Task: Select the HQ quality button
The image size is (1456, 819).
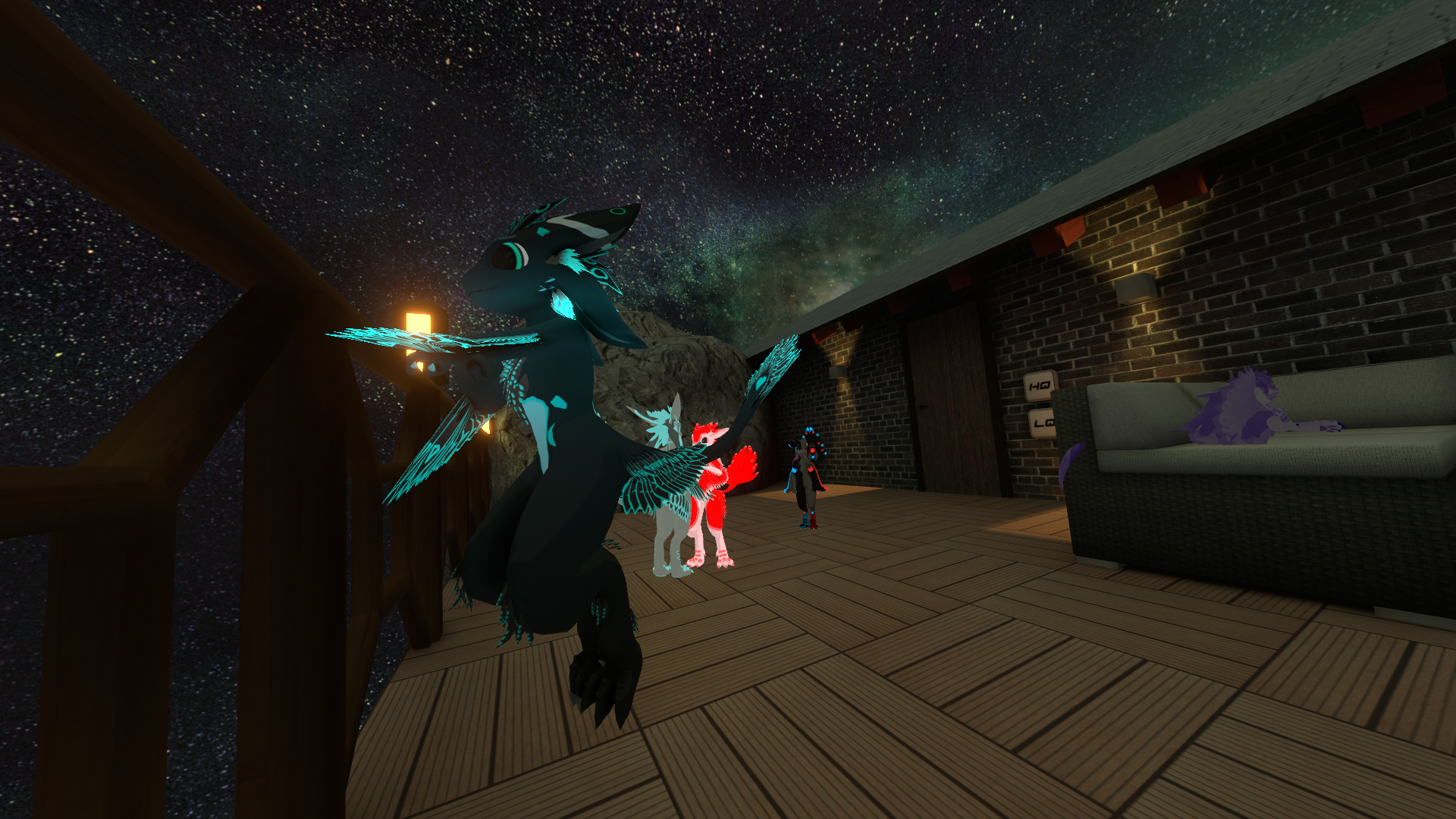Action: click(x=1039, y=386)
